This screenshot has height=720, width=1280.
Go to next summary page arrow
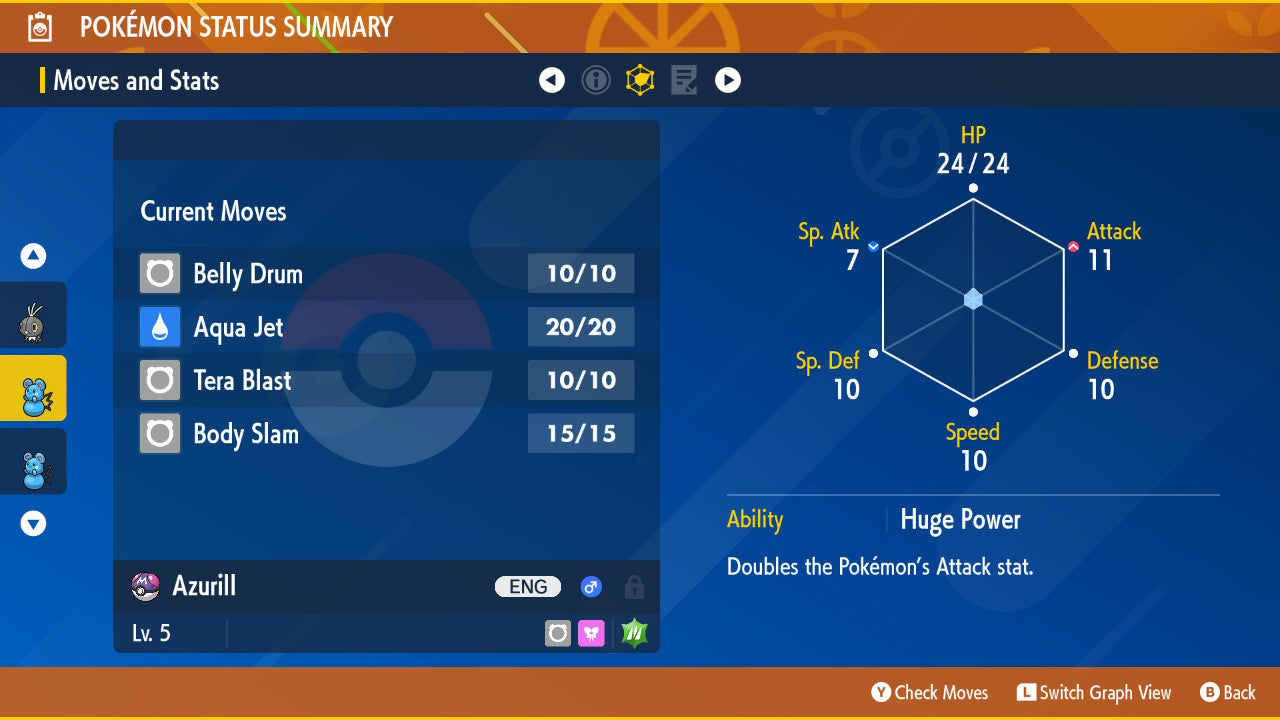pyautogui.click(x=728, y=80)
